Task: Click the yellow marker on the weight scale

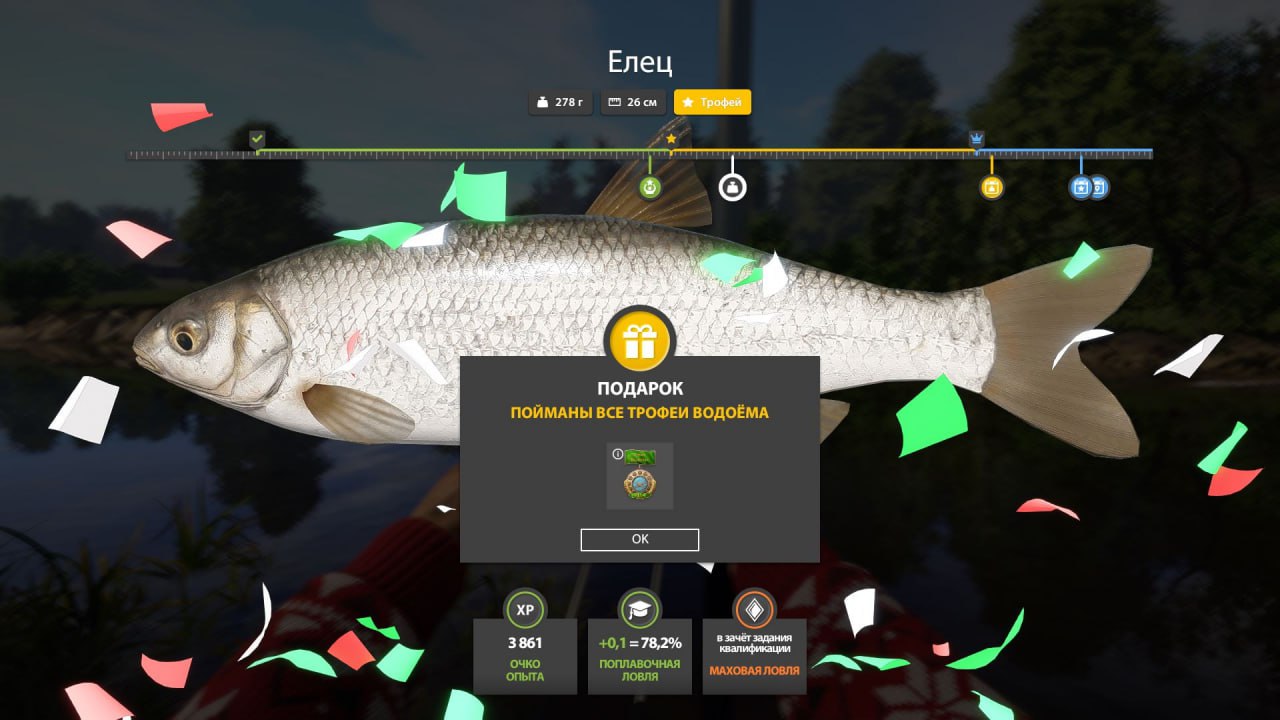Action: click(x=991, y=187)
